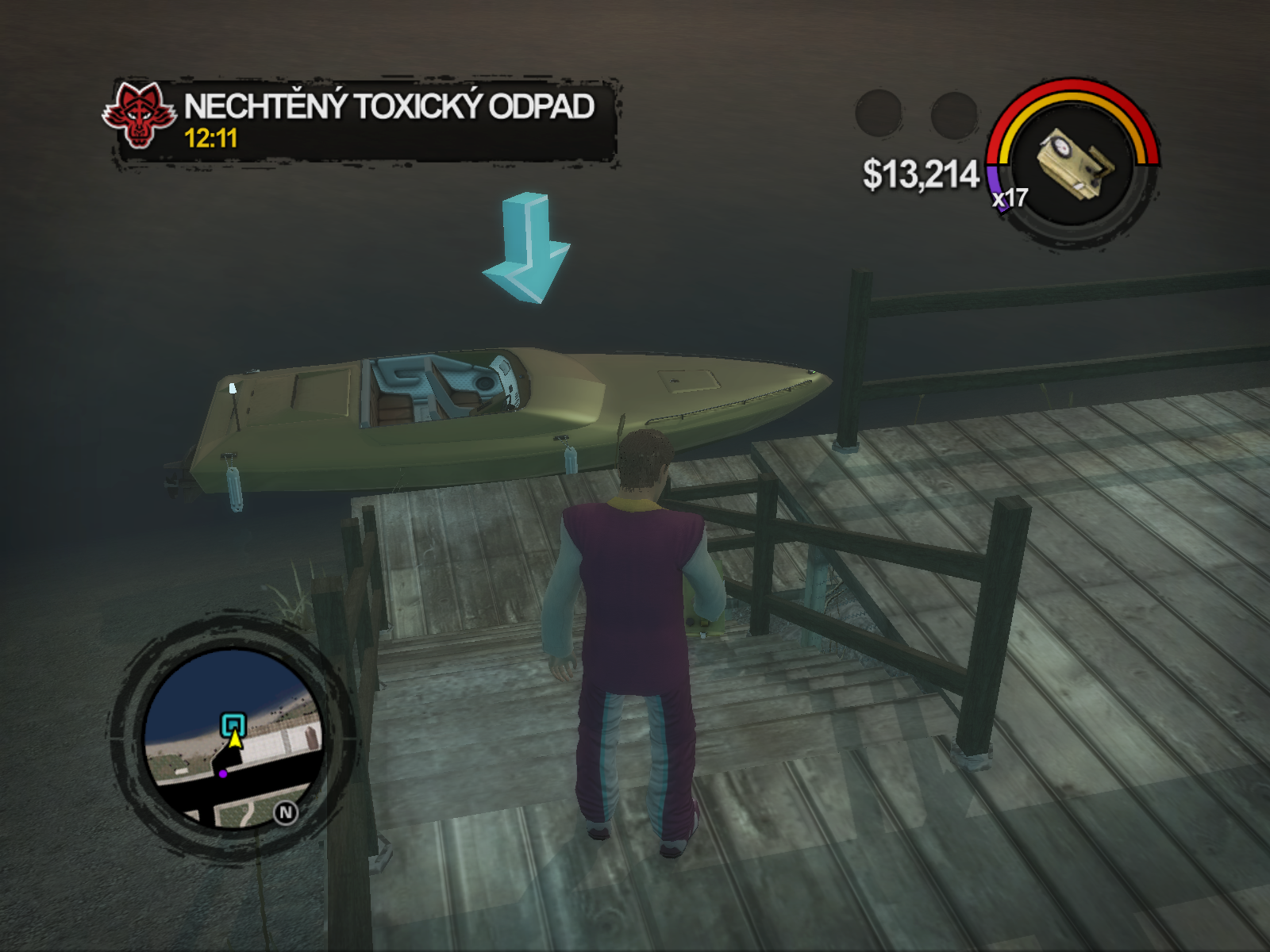Click the red wolf gang emblem

pyautogui.click(x=139, y=116)
